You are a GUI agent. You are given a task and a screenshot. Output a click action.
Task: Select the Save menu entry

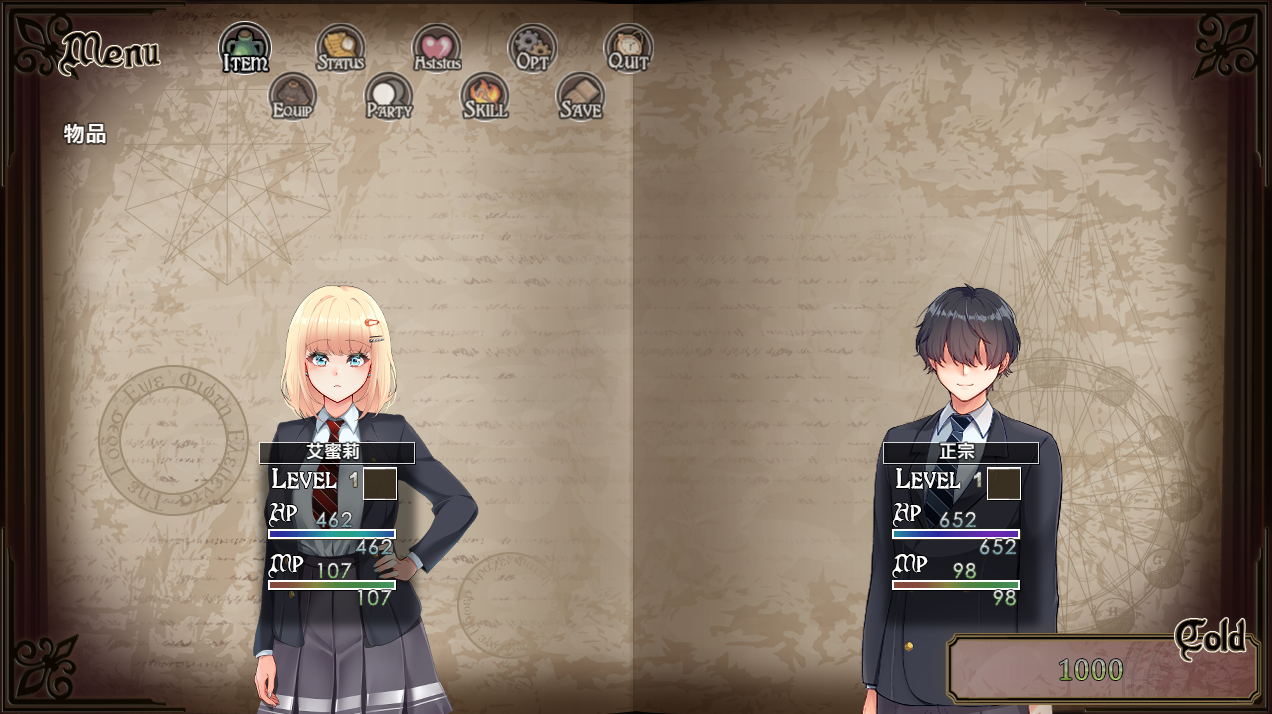click(x=580, y=97)
